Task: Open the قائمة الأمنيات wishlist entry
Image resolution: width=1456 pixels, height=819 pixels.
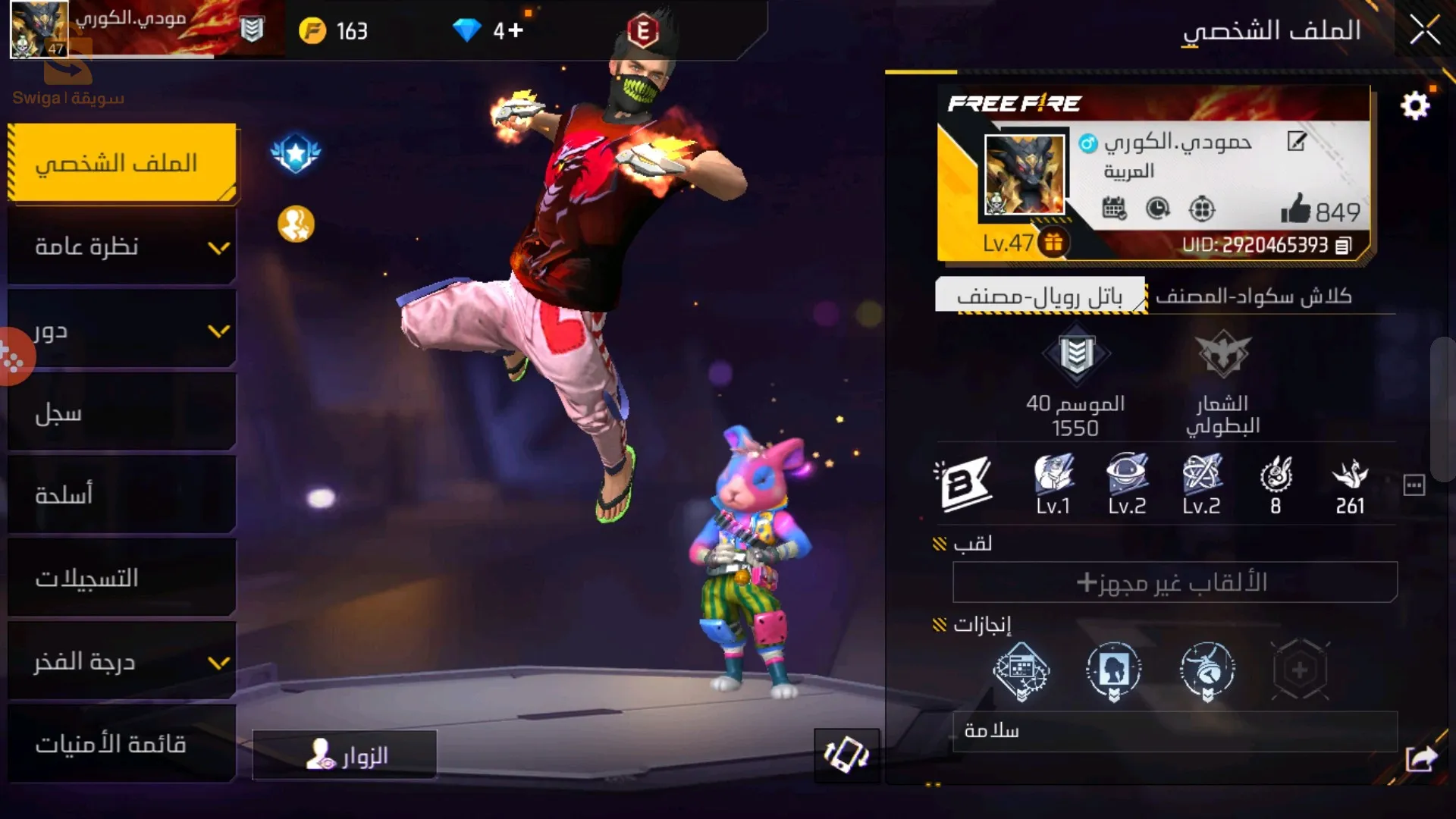Action: 121,745
